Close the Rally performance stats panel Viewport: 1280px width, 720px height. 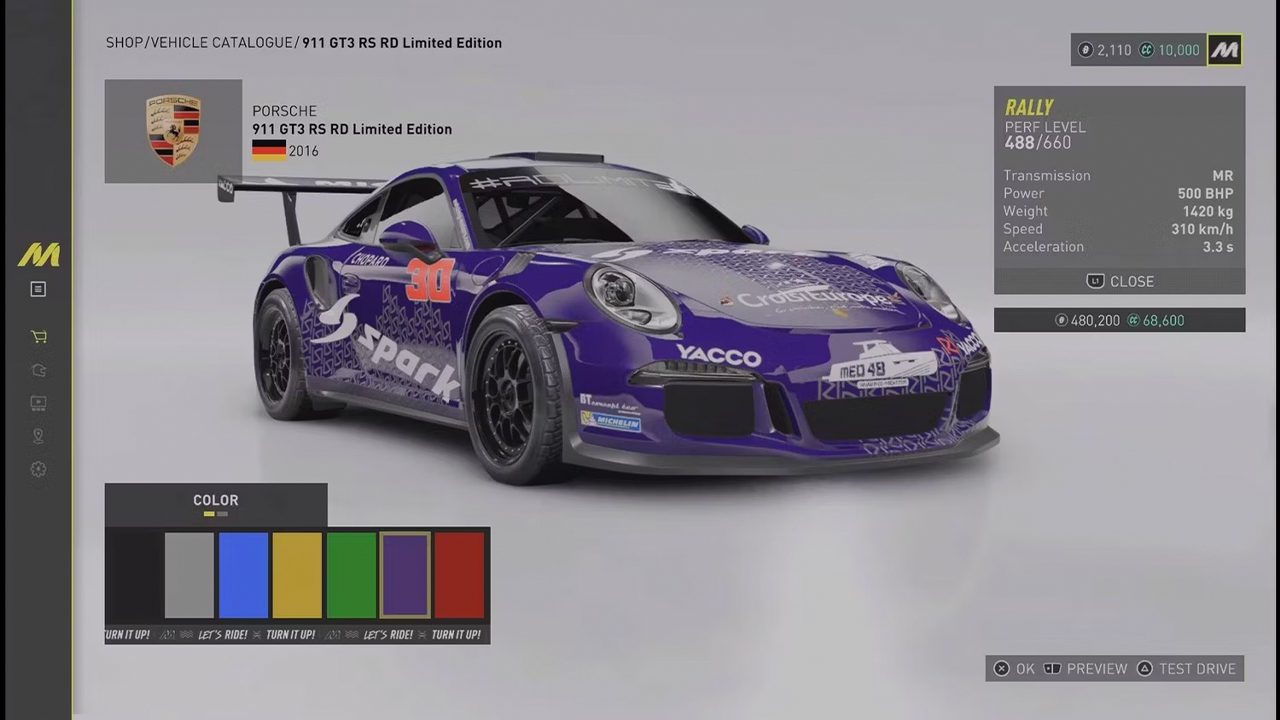1119,282
